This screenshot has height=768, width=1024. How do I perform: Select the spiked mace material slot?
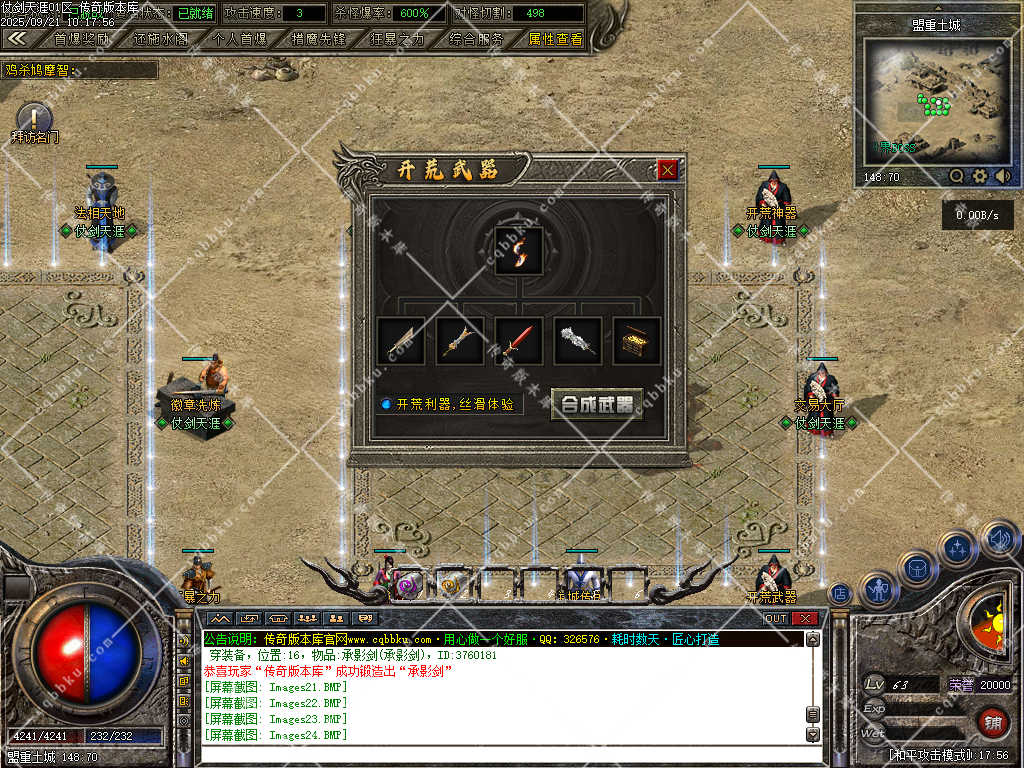coord(578,342)
